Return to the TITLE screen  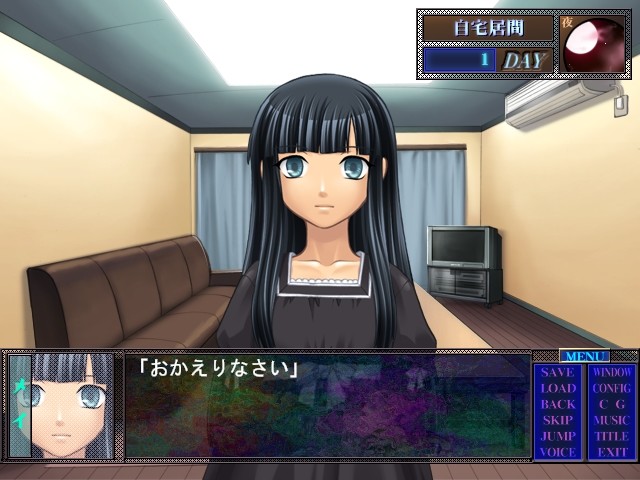pyautogui.click(x=611, y=436)
